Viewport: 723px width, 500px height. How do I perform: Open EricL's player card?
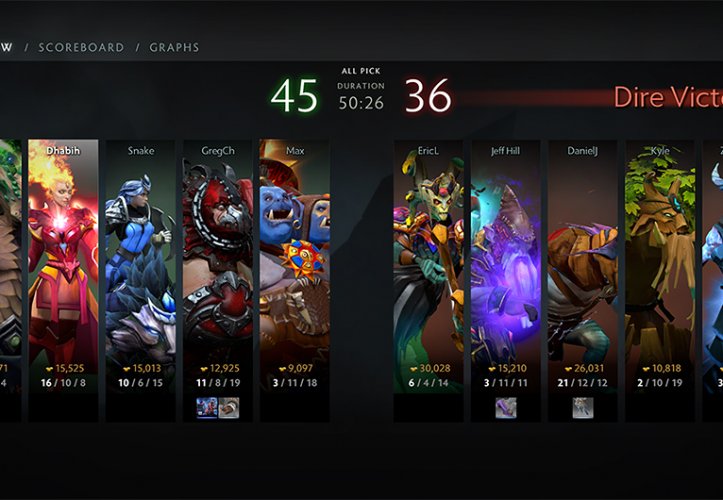pos(429,260)
